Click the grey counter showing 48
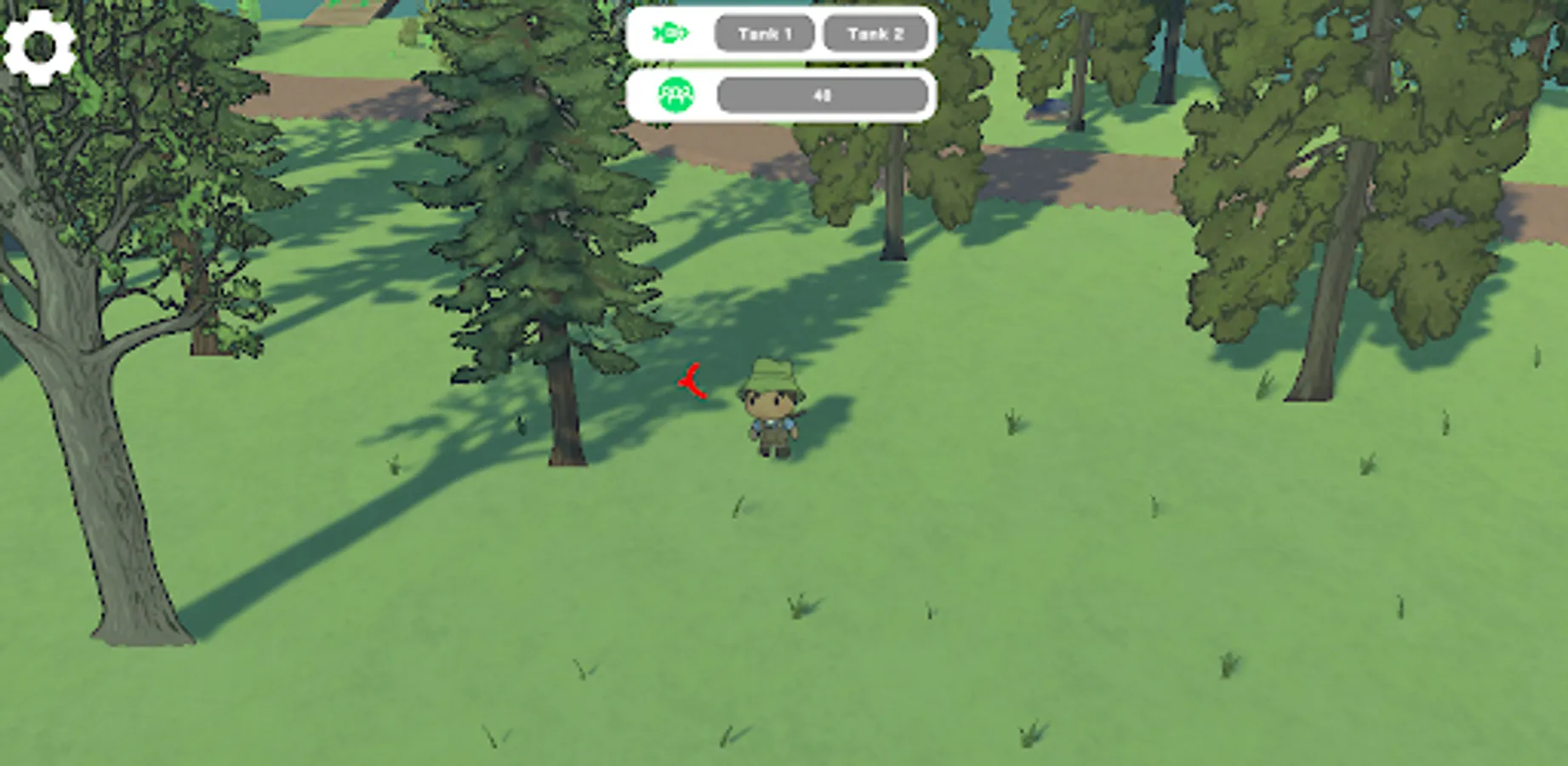Screen dimensions: 1568x766 [x=821, y=94]
